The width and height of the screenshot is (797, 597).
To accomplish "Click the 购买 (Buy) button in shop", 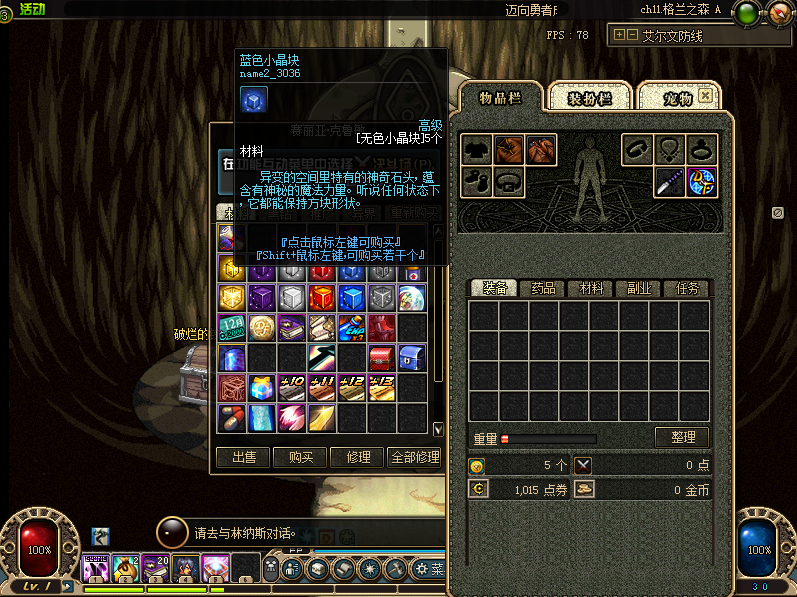I will coord(300,457).
